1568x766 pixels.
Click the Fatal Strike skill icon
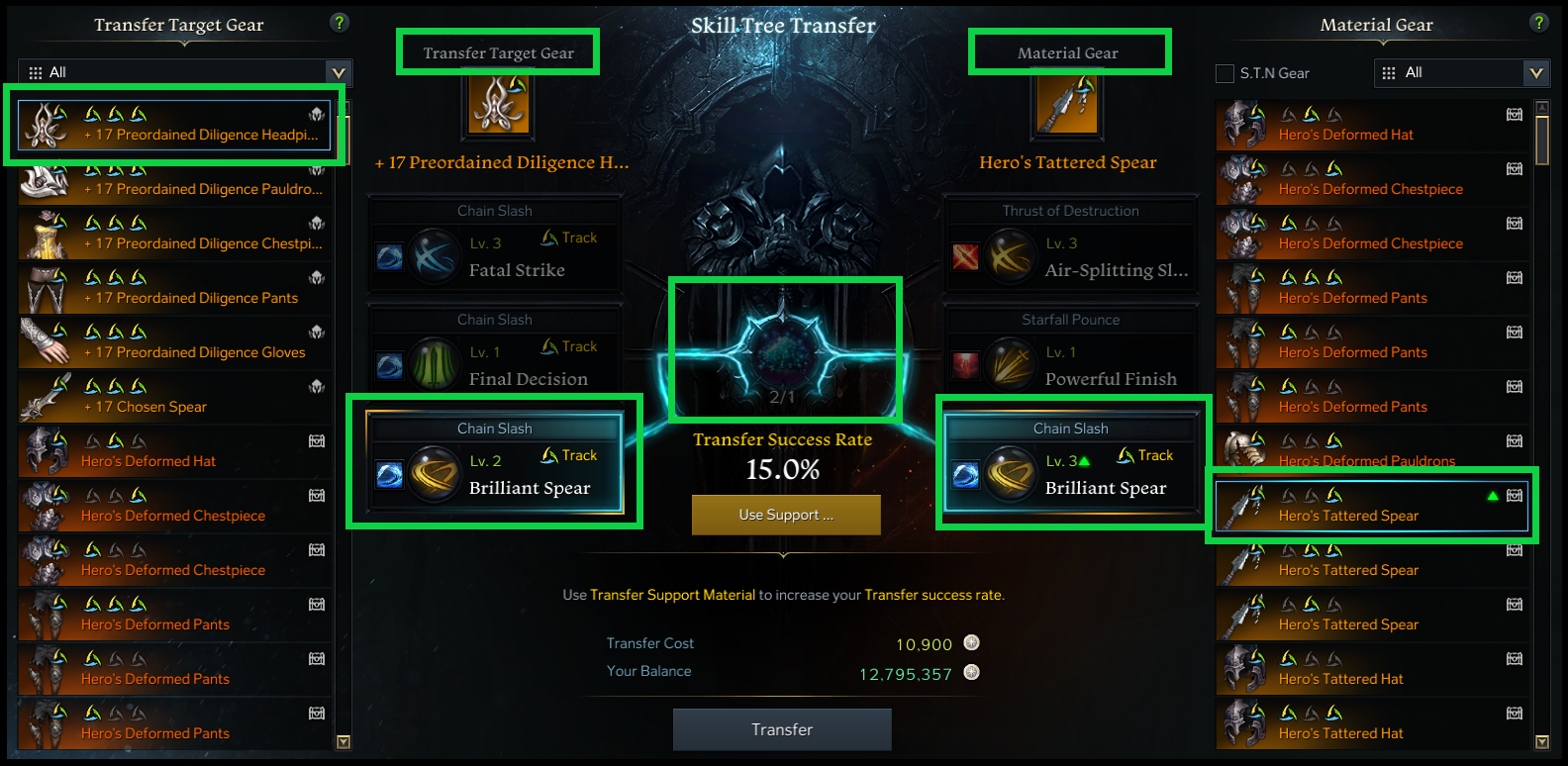pos(436,255)
